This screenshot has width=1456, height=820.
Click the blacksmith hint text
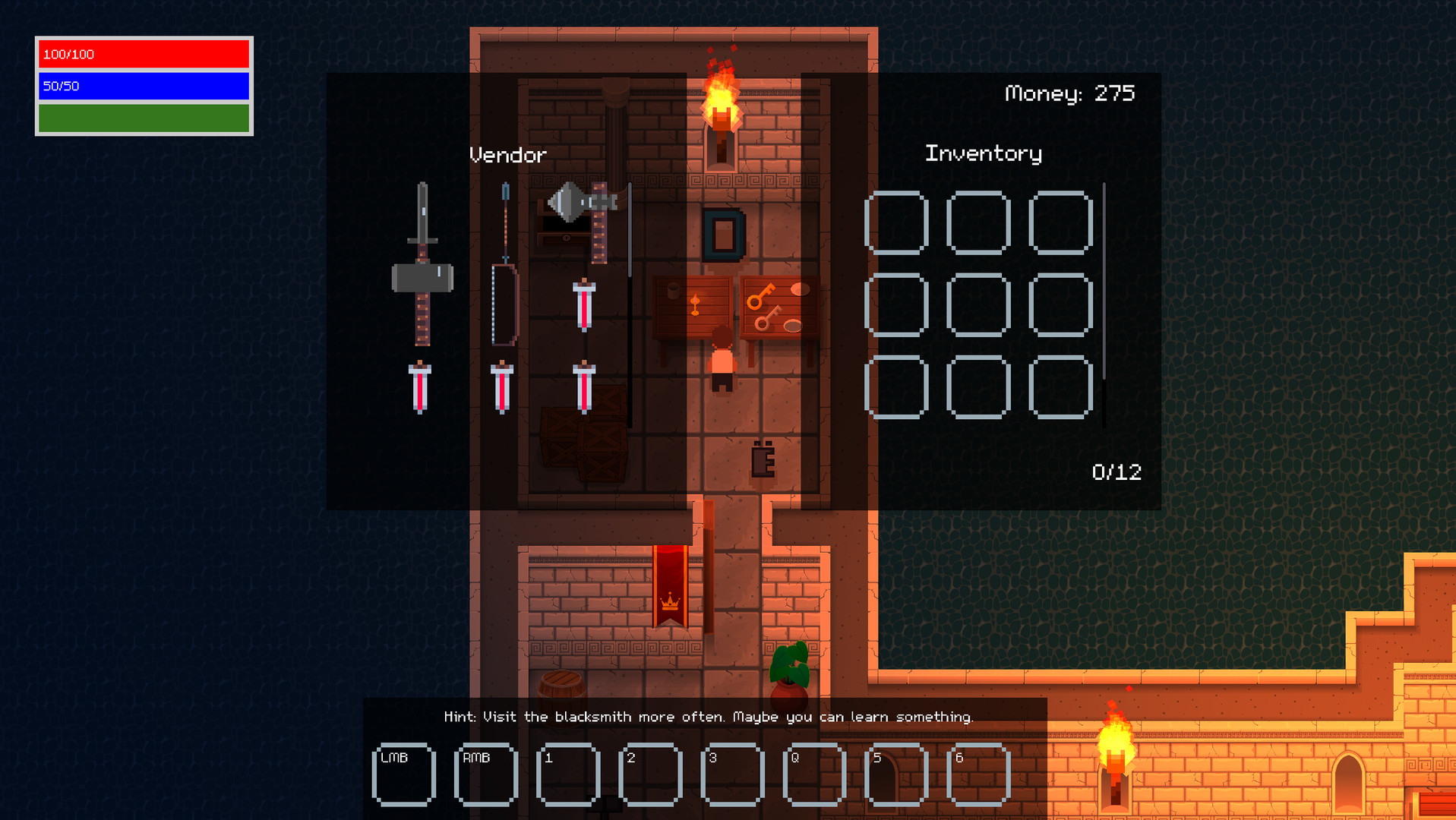pyautogui.click(x=708, y=716)
